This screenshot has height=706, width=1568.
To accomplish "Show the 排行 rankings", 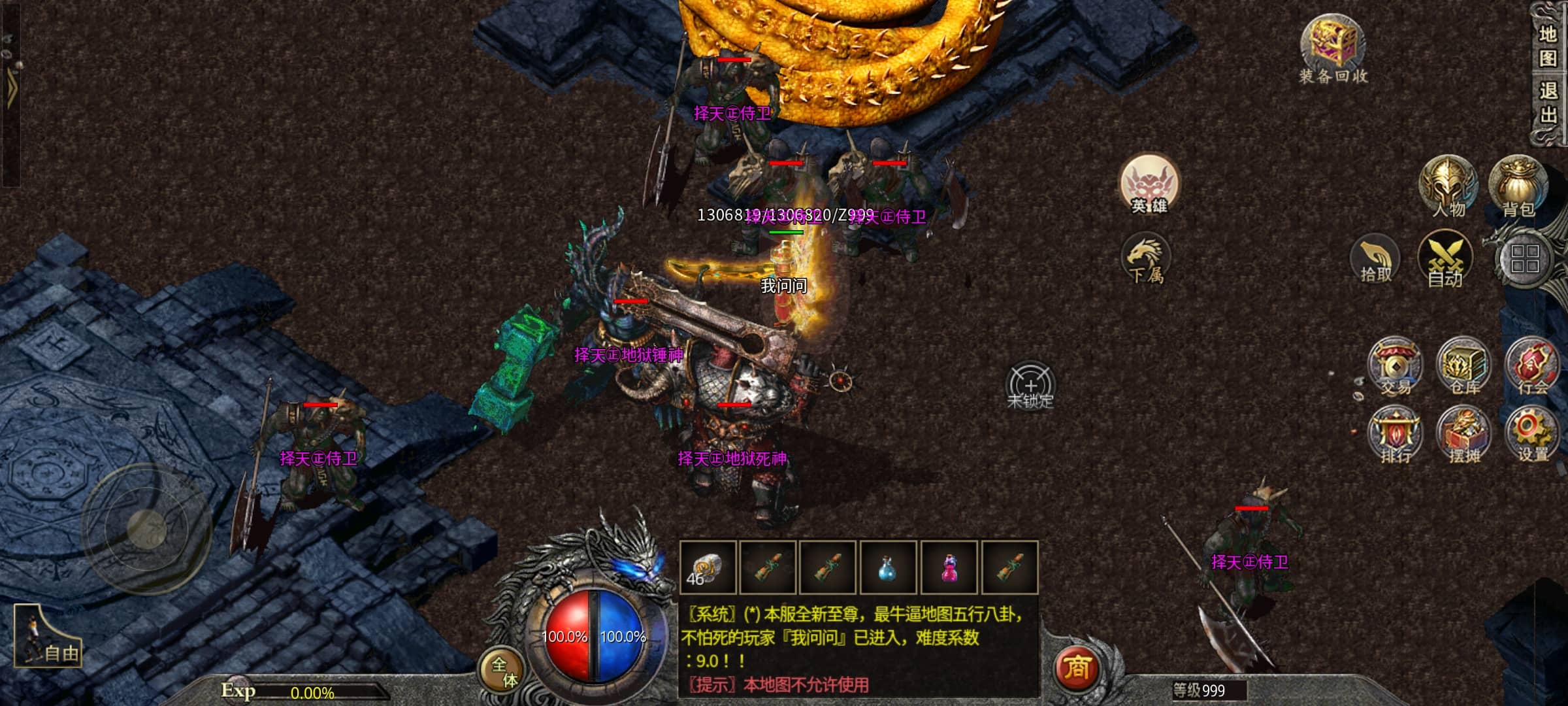I will (x=1396, y=434).
